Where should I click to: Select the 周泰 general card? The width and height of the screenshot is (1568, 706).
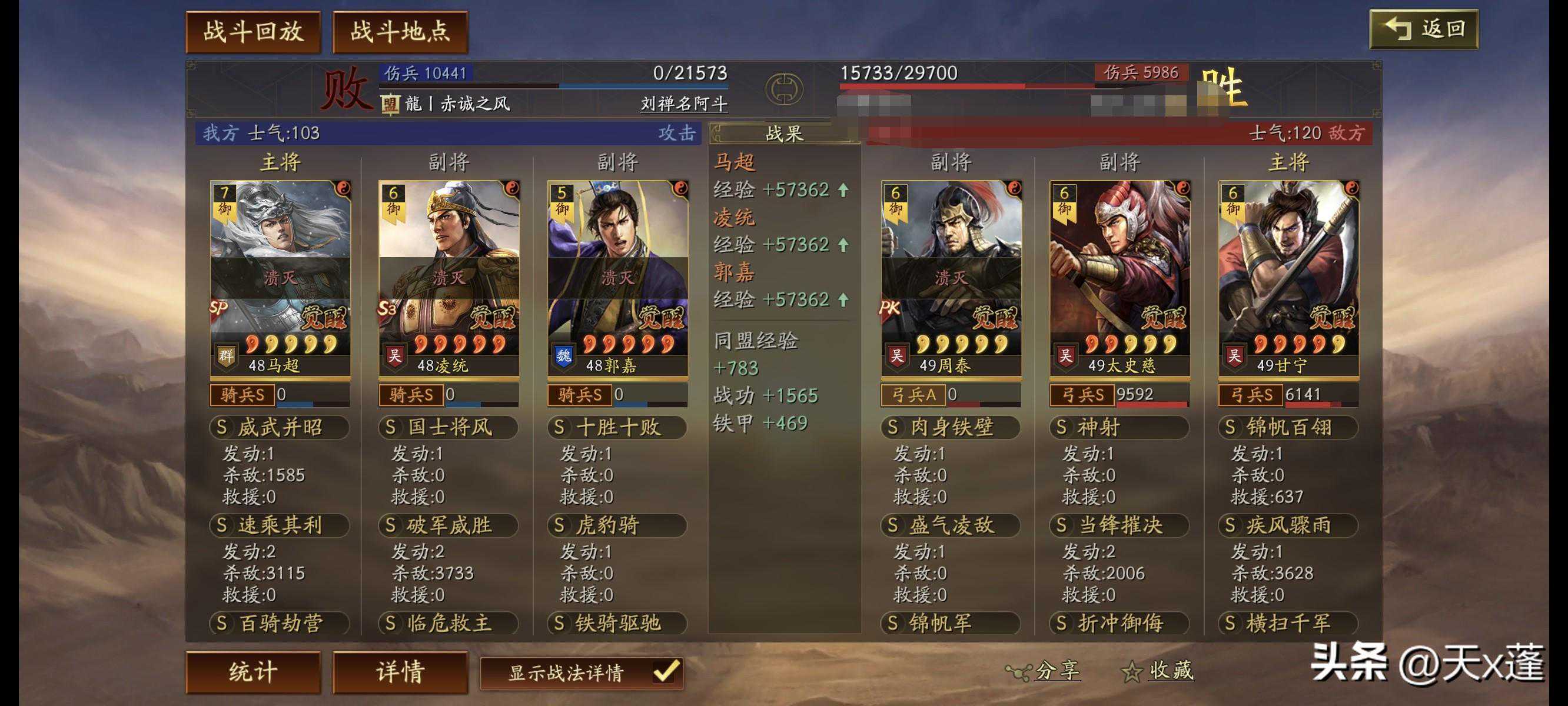click(951, 277)
